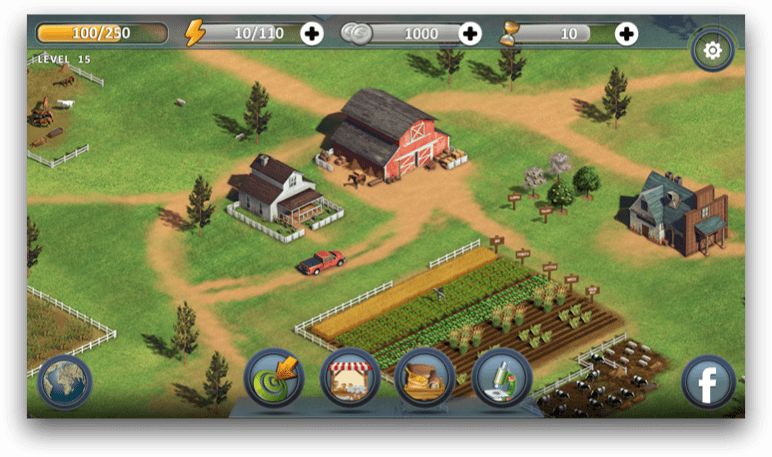The image size is (772, 457).
Task: Add hourglass boosts with the plus button
Action: point(626,34)
